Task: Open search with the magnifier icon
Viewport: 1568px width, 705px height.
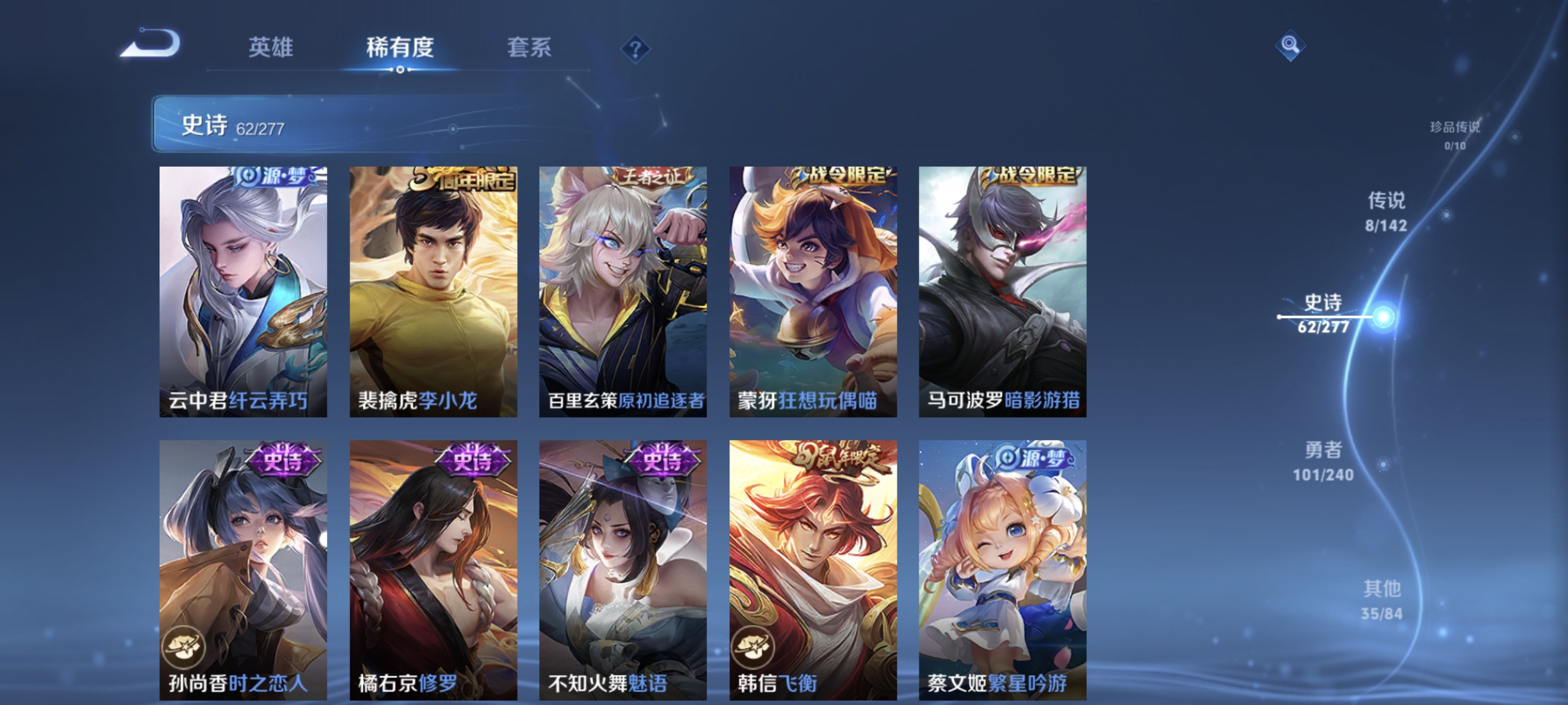Action: pyautogui.click(x=1290, y=46)
